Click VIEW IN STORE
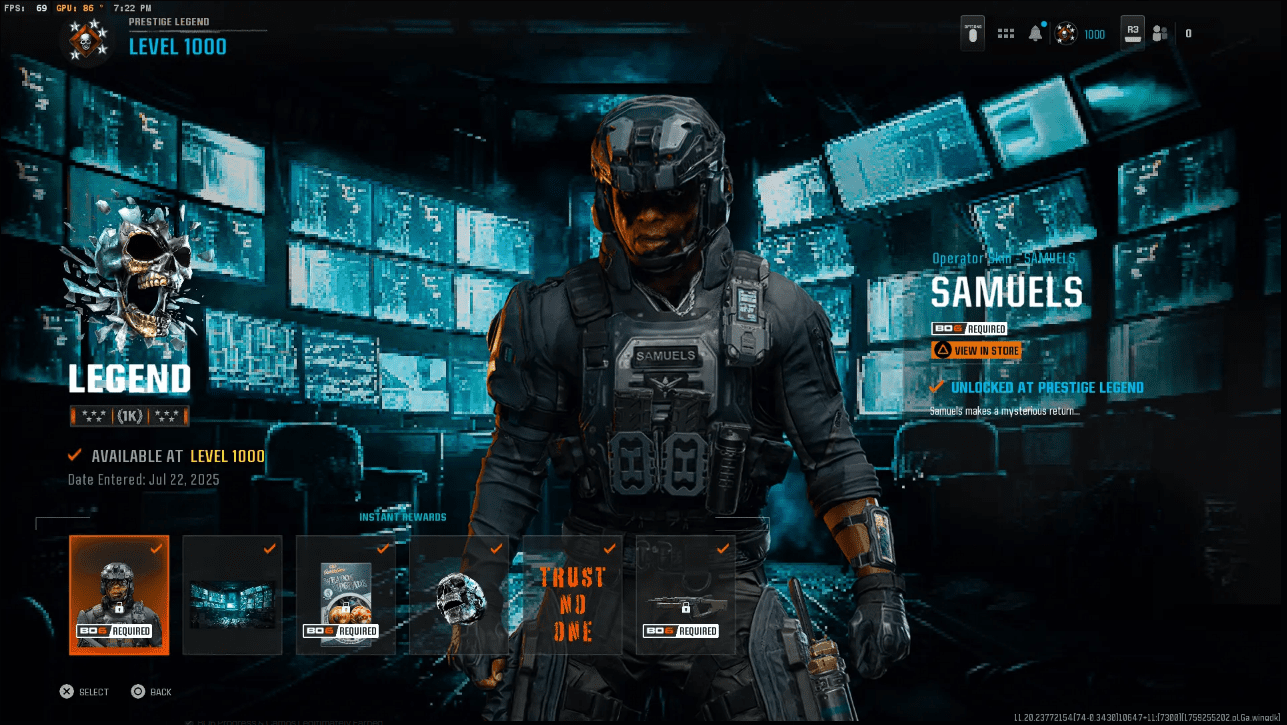The height and width of the screenshot is (725, 1287). click(x=976, y=350)
